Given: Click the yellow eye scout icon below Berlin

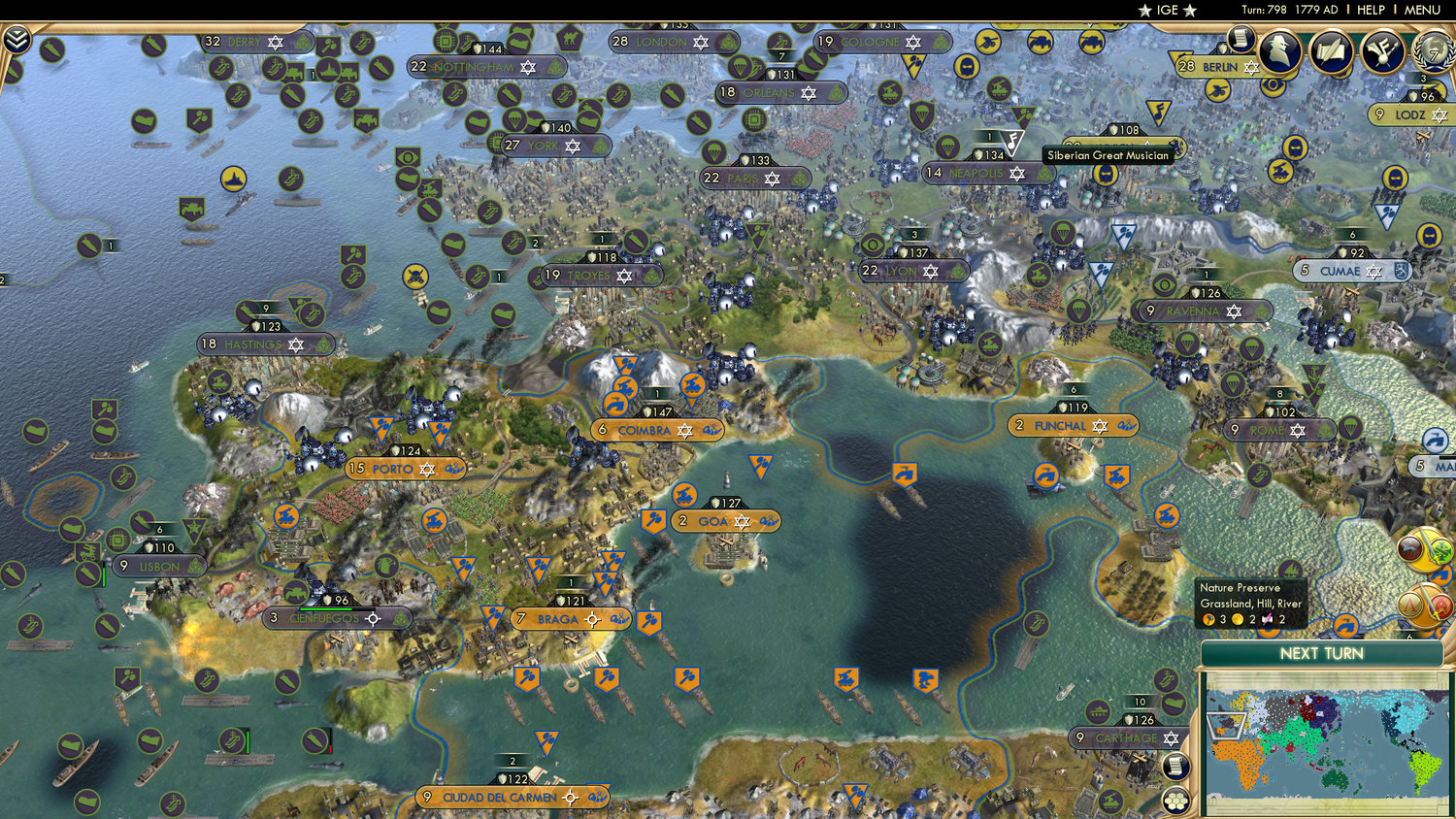Looking at the screenshot, I should (x=1273, y=83).
